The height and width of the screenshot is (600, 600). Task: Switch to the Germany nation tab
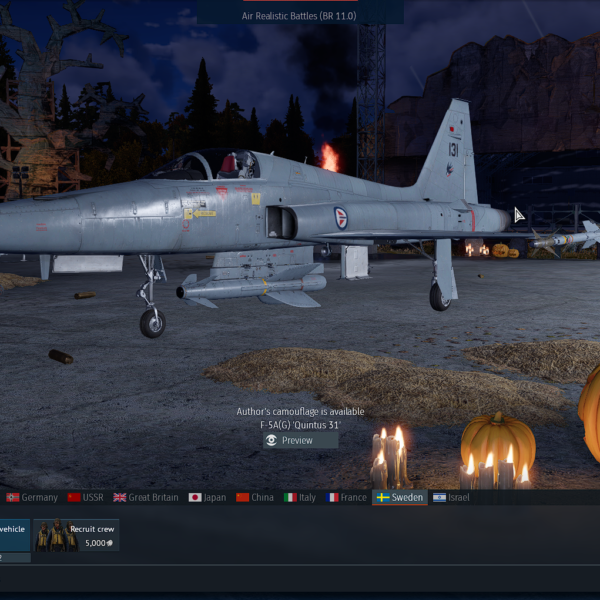(x=31, y=497)
